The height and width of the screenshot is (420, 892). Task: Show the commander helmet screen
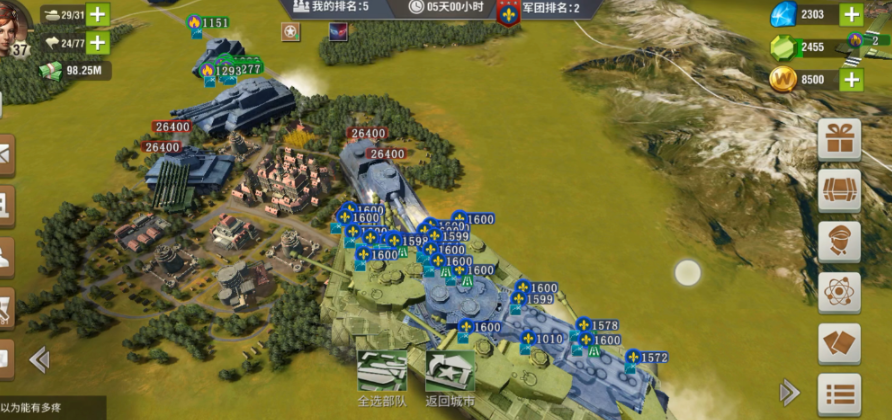click(838, 241)
